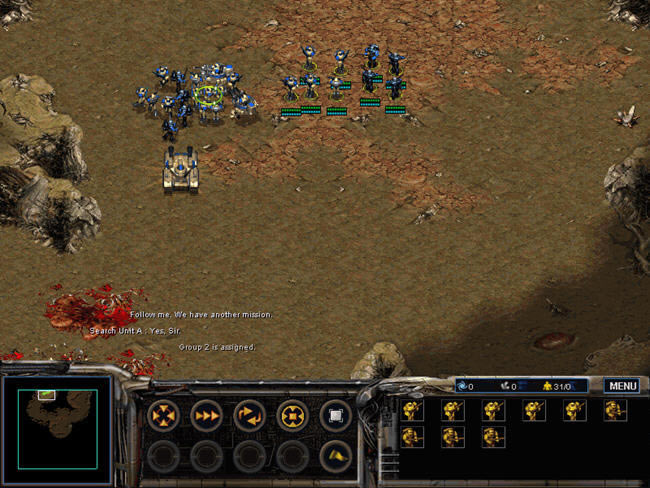Open the MENU button
The width and height of the screenshot is (650, 488).
coord(621,385)
